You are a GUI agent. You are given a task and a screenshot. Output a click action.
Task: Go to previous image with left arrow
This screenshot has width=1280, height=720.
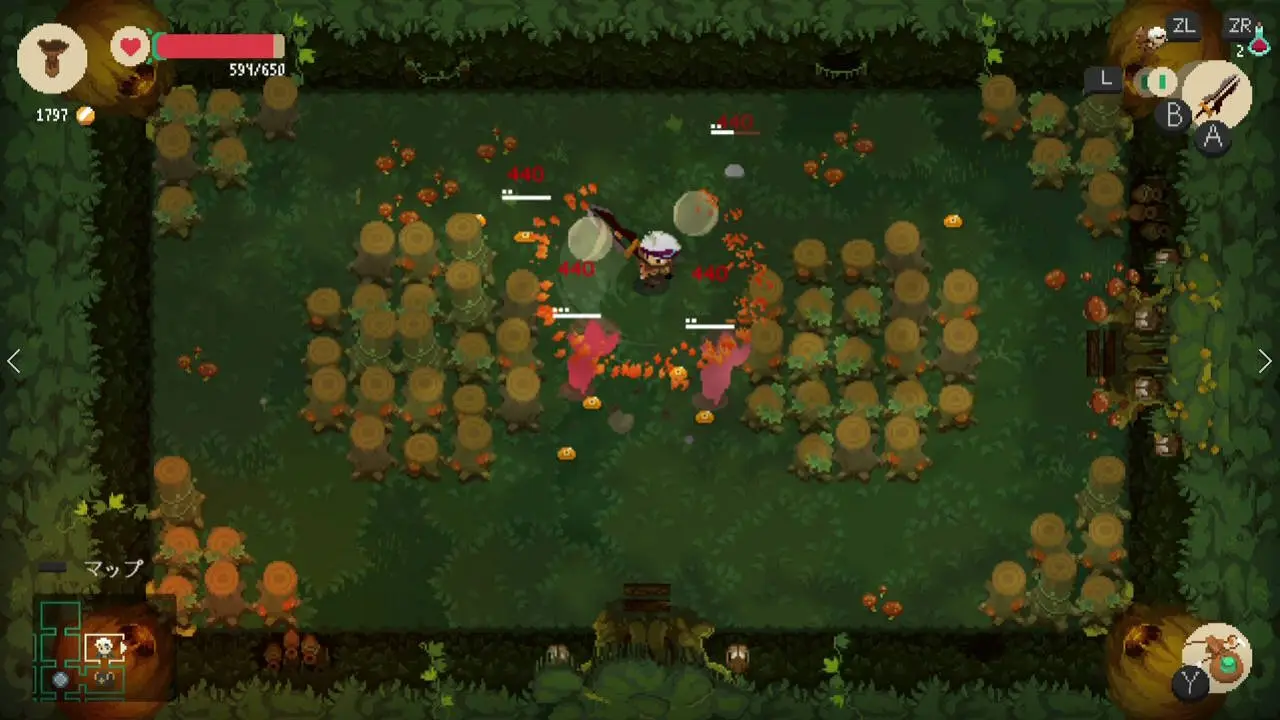[14, 361]
